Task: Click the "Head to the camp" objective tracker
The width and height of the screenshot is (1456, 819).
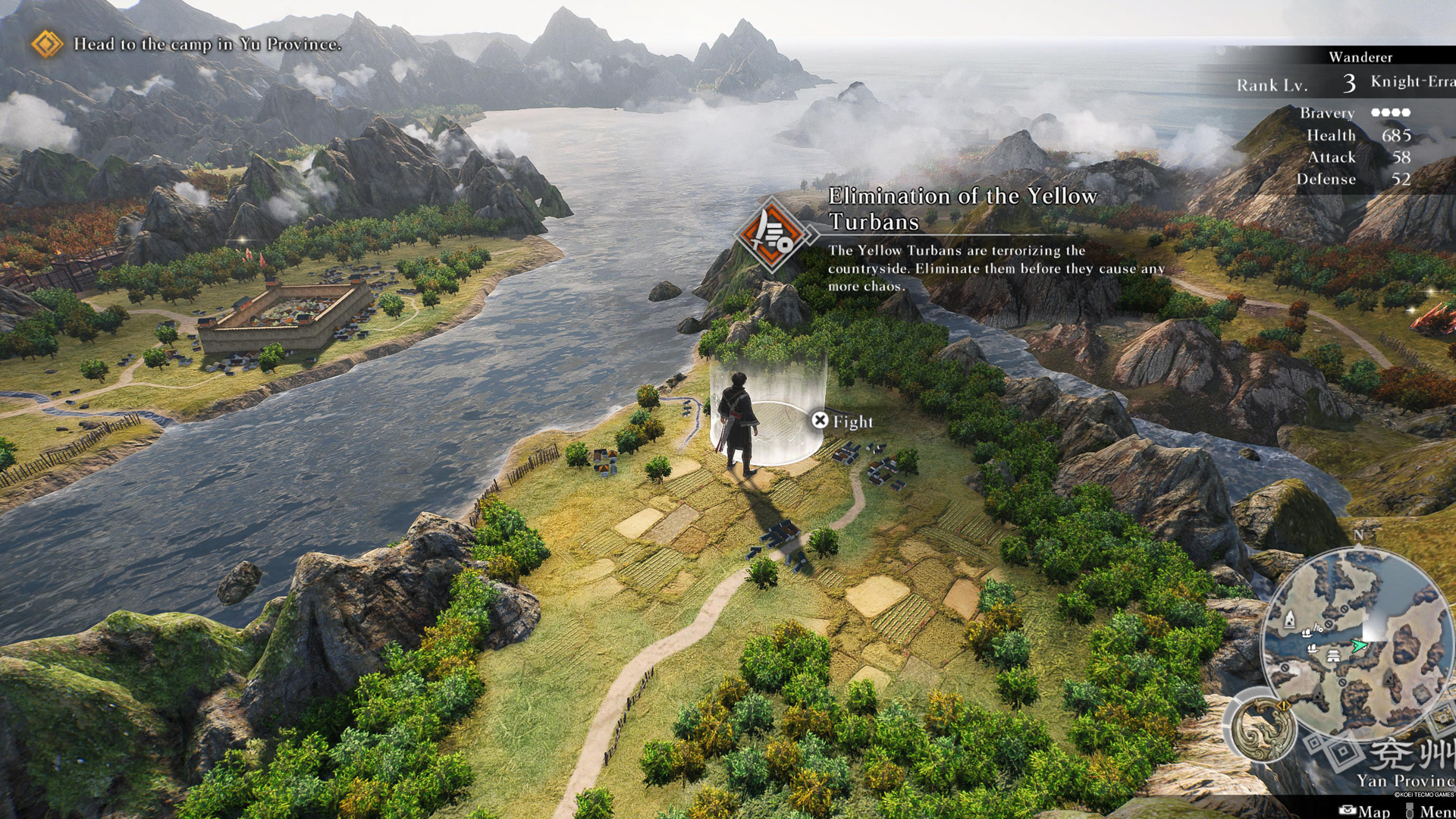Action: [x=206, y=44]
